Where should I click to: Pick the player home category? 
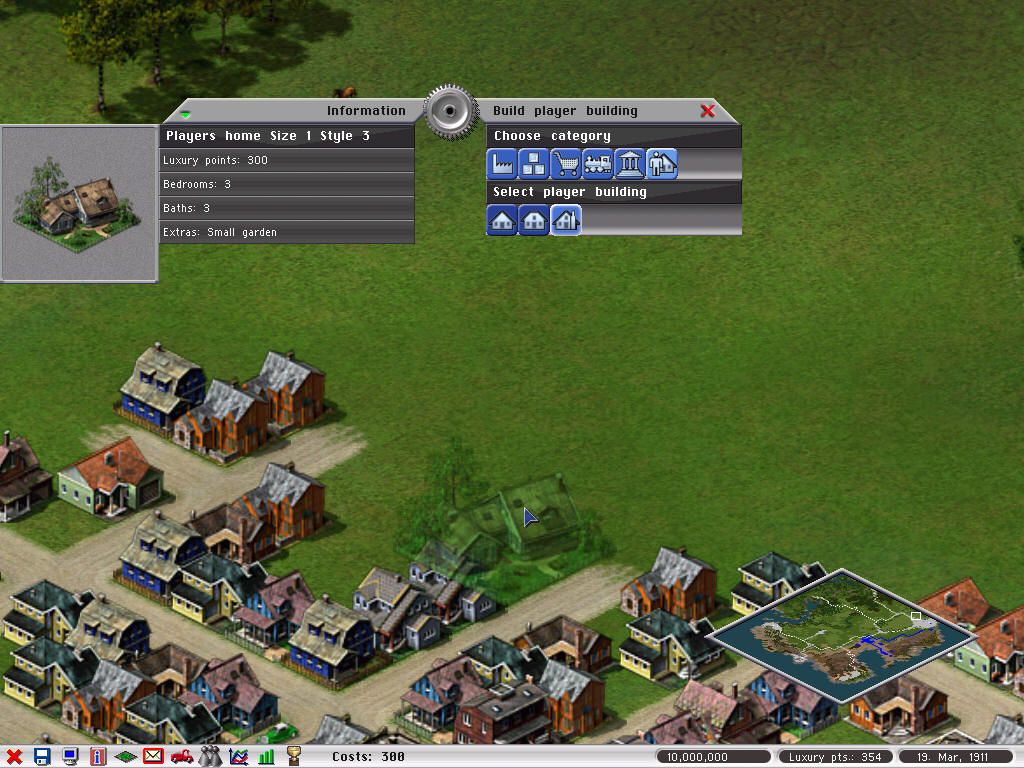(662, 163)
